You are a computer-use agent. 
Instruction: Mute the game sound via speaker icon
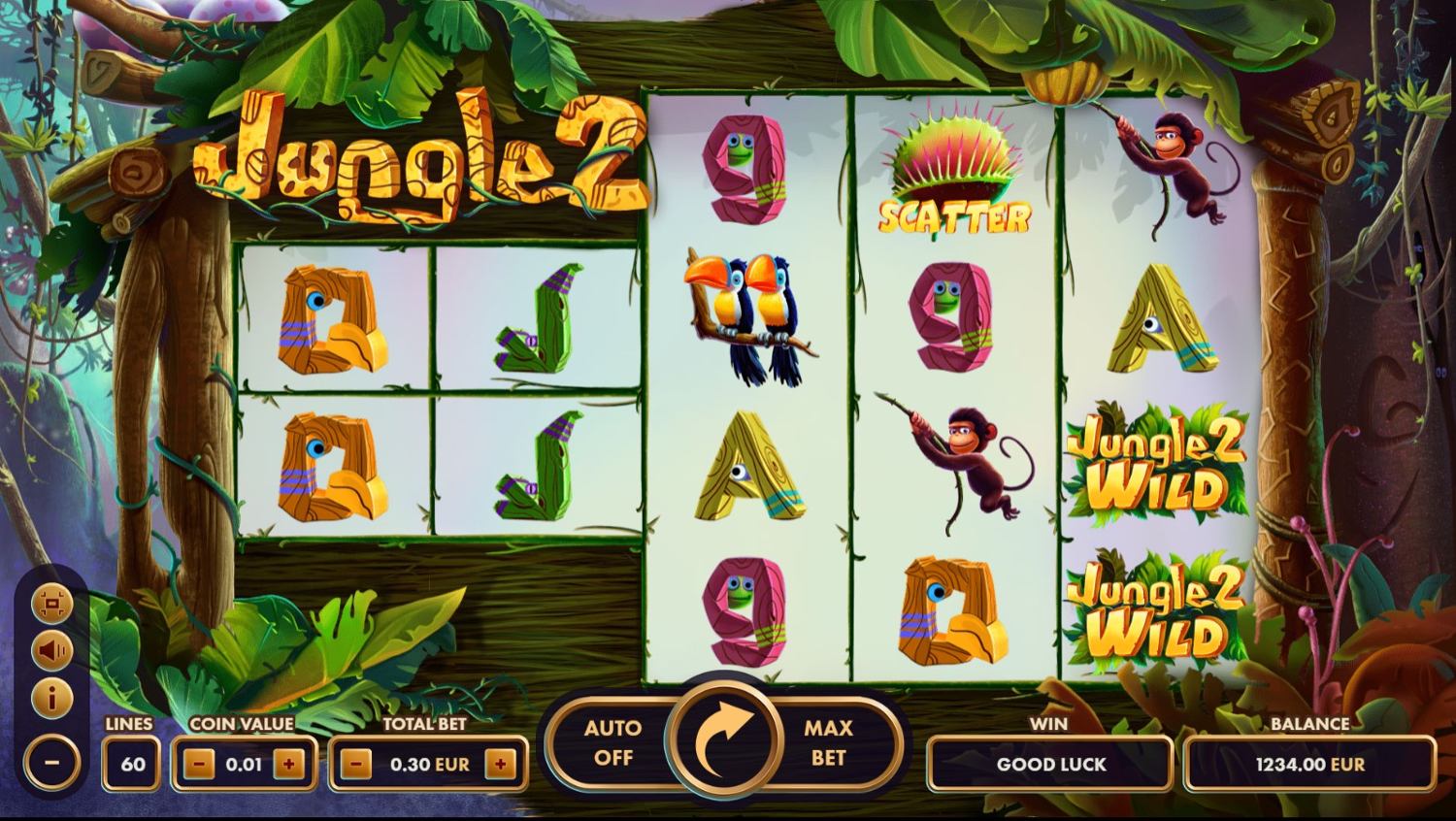pos(51,650)
